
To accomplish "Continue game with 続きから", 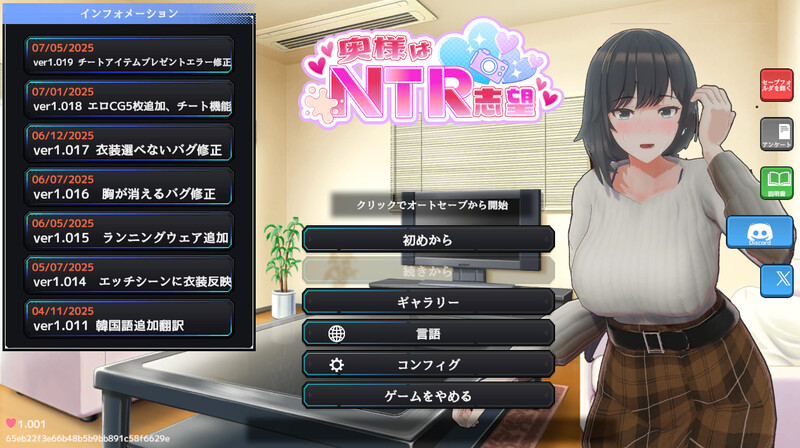I will (x=428, y=270).
